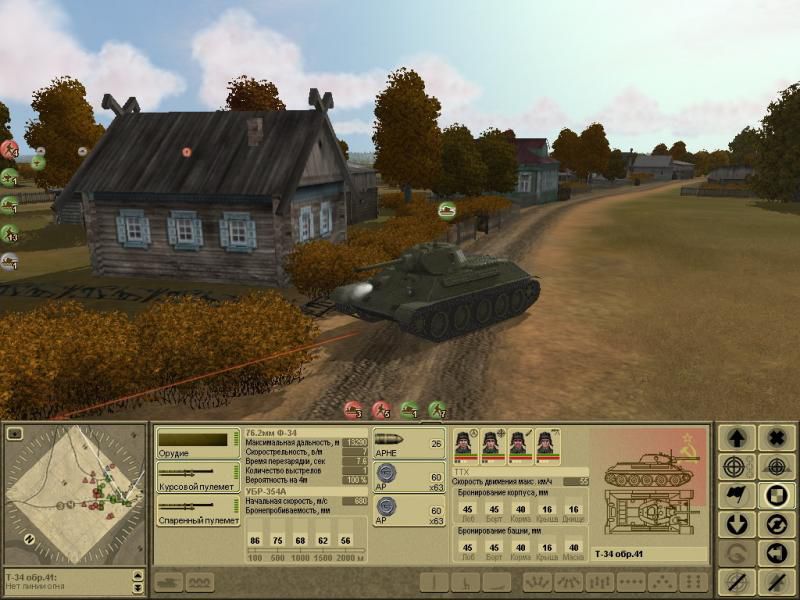800x600 pixels.
Task: Select the crosshair attack order button
Action: click(x=737, y=467)
